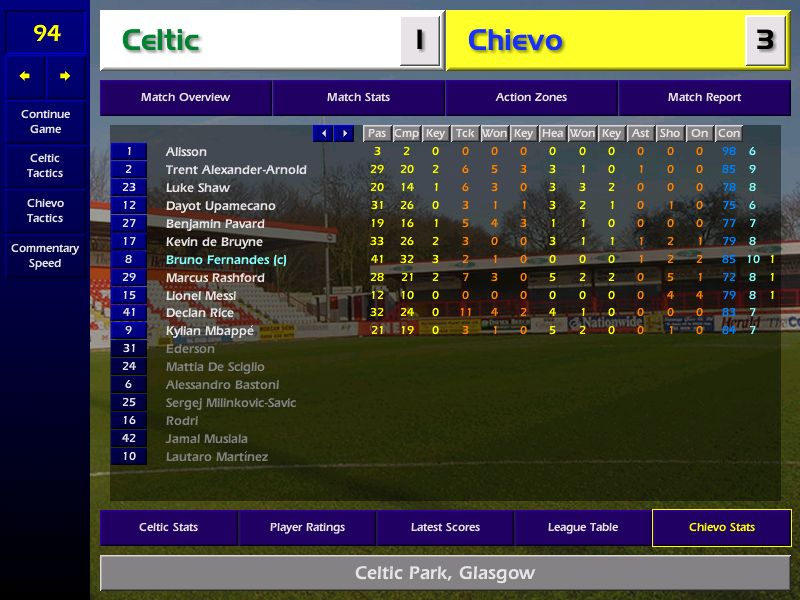The width and height of the screenshot is (800, 600).
Task: Choose substitute Jamal Musiala
Action: [206, 439]
